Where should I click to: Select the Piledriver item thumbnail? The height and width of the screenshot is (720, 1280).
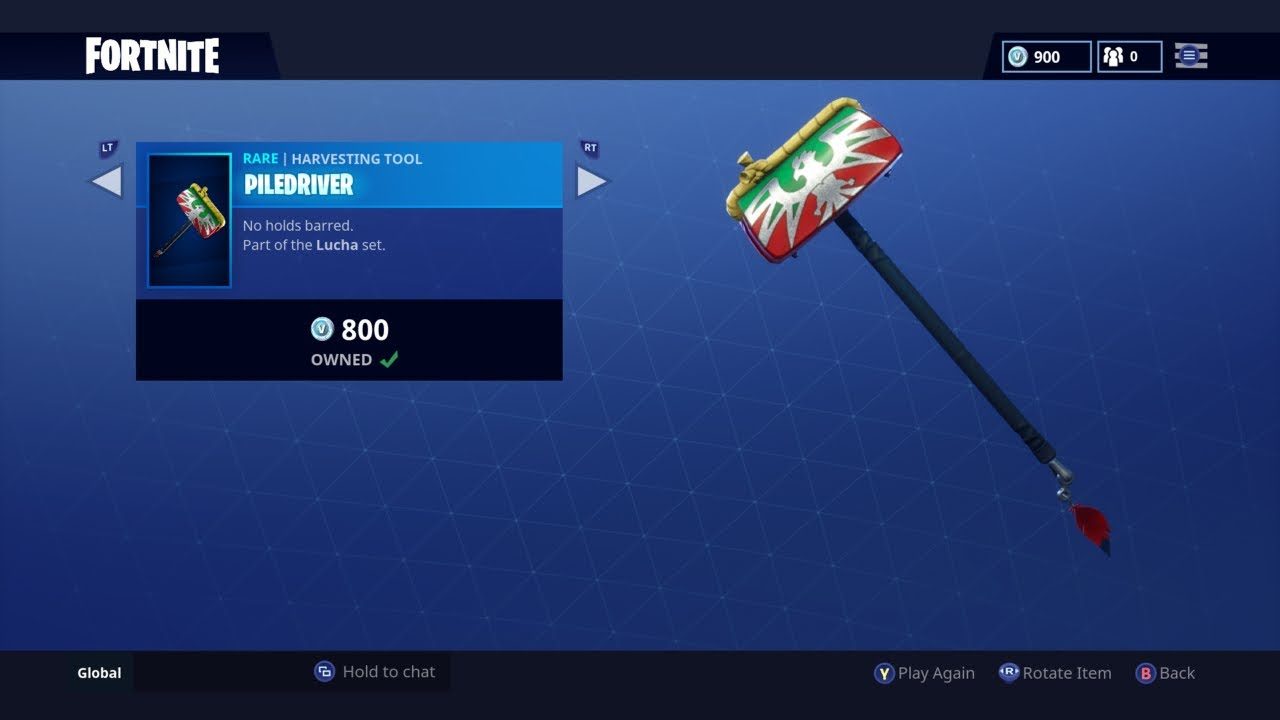point(189,221)
